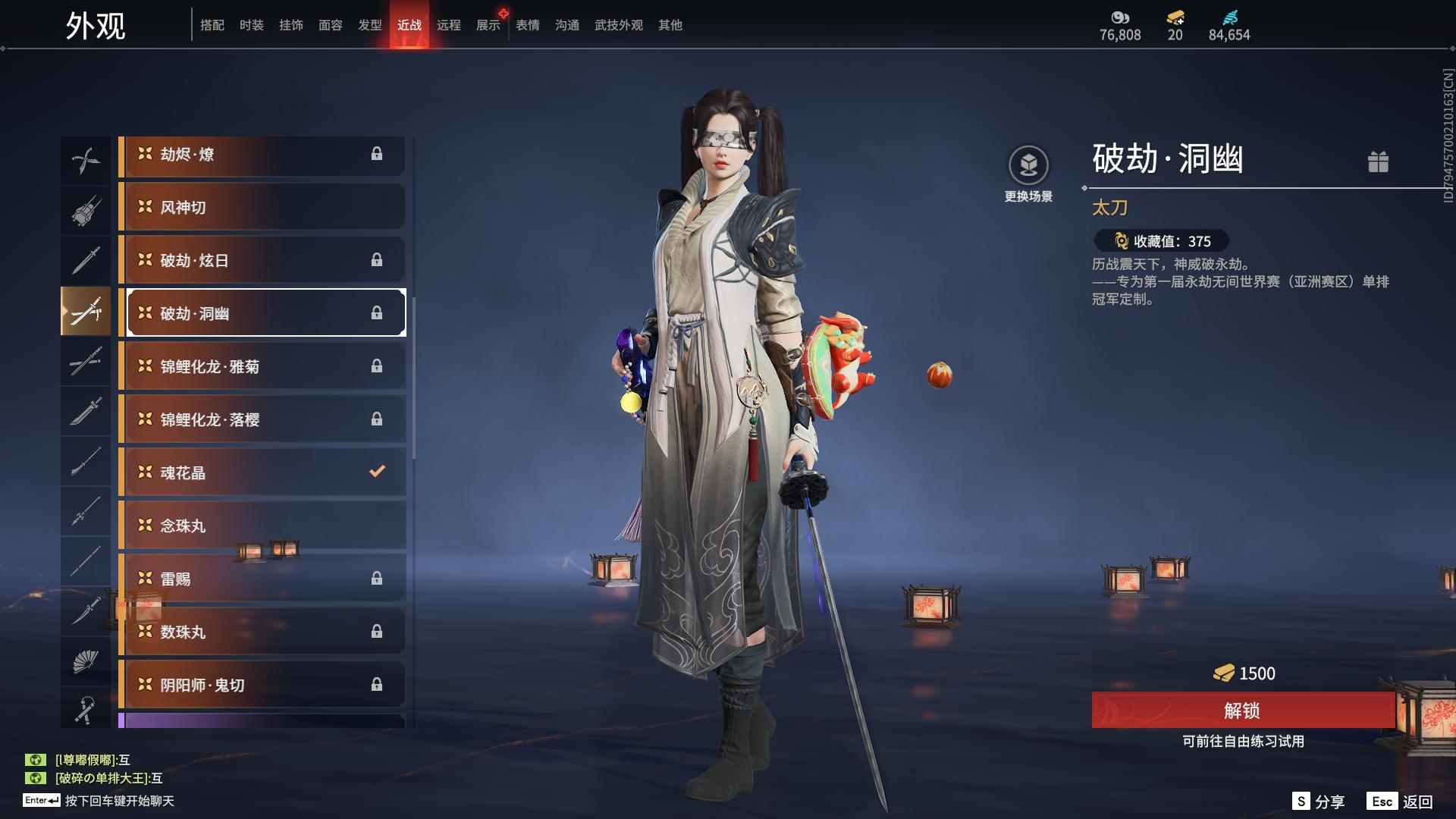Open the gift icon beside 破劫·洞幽 title
The width and height of the screenshot is (1456, 819).
tap(1379, 162)
